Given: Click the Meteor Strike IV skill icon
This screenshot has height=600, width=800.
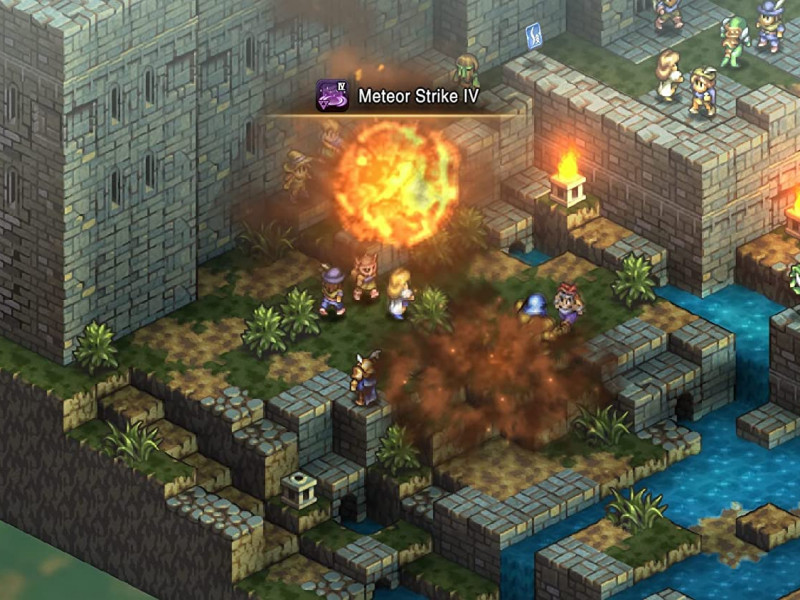Looking at the screenshot, I should (332, 96).
